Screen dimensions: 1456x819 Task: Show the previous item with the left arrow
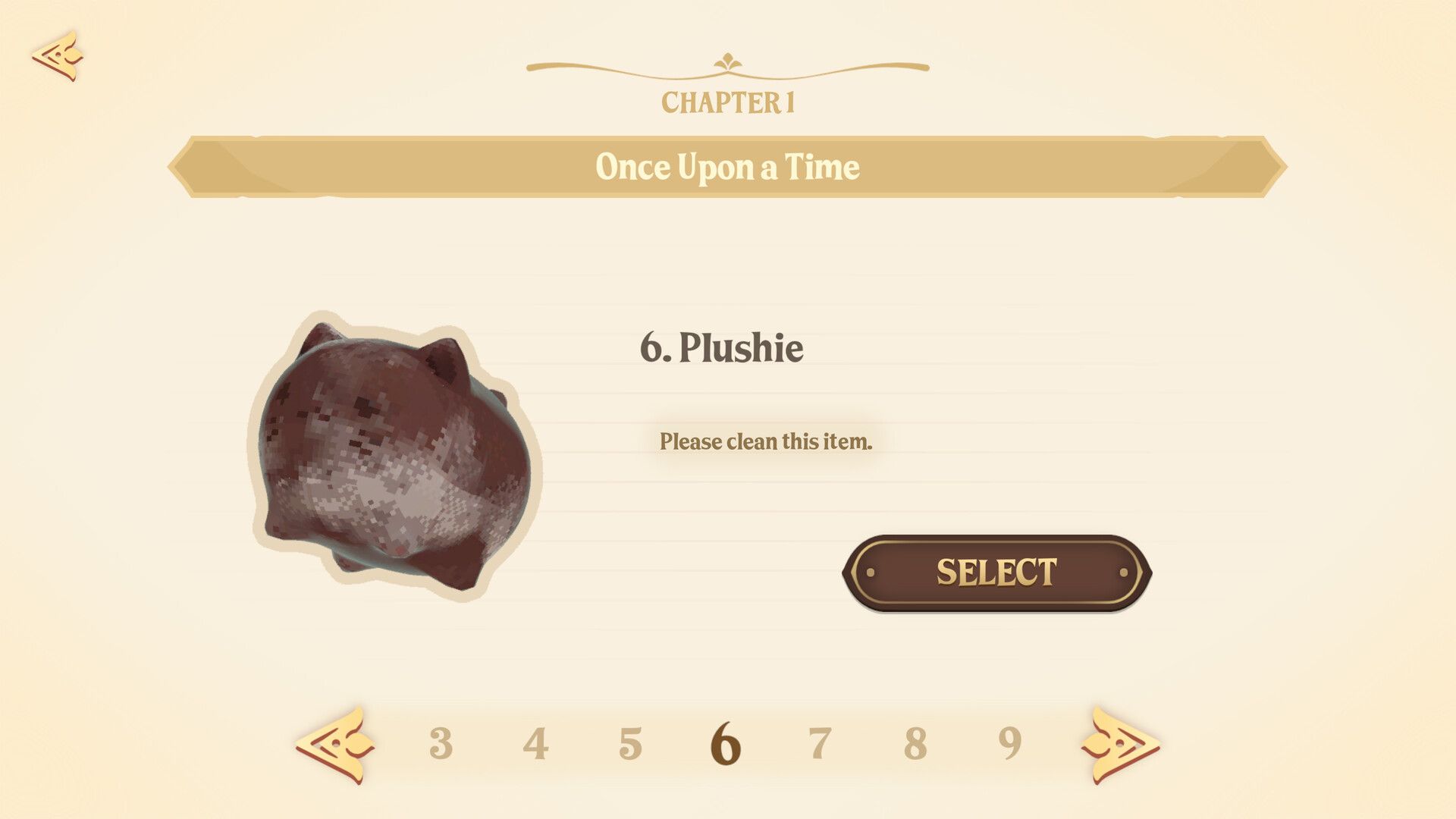(x=336, y=745)
